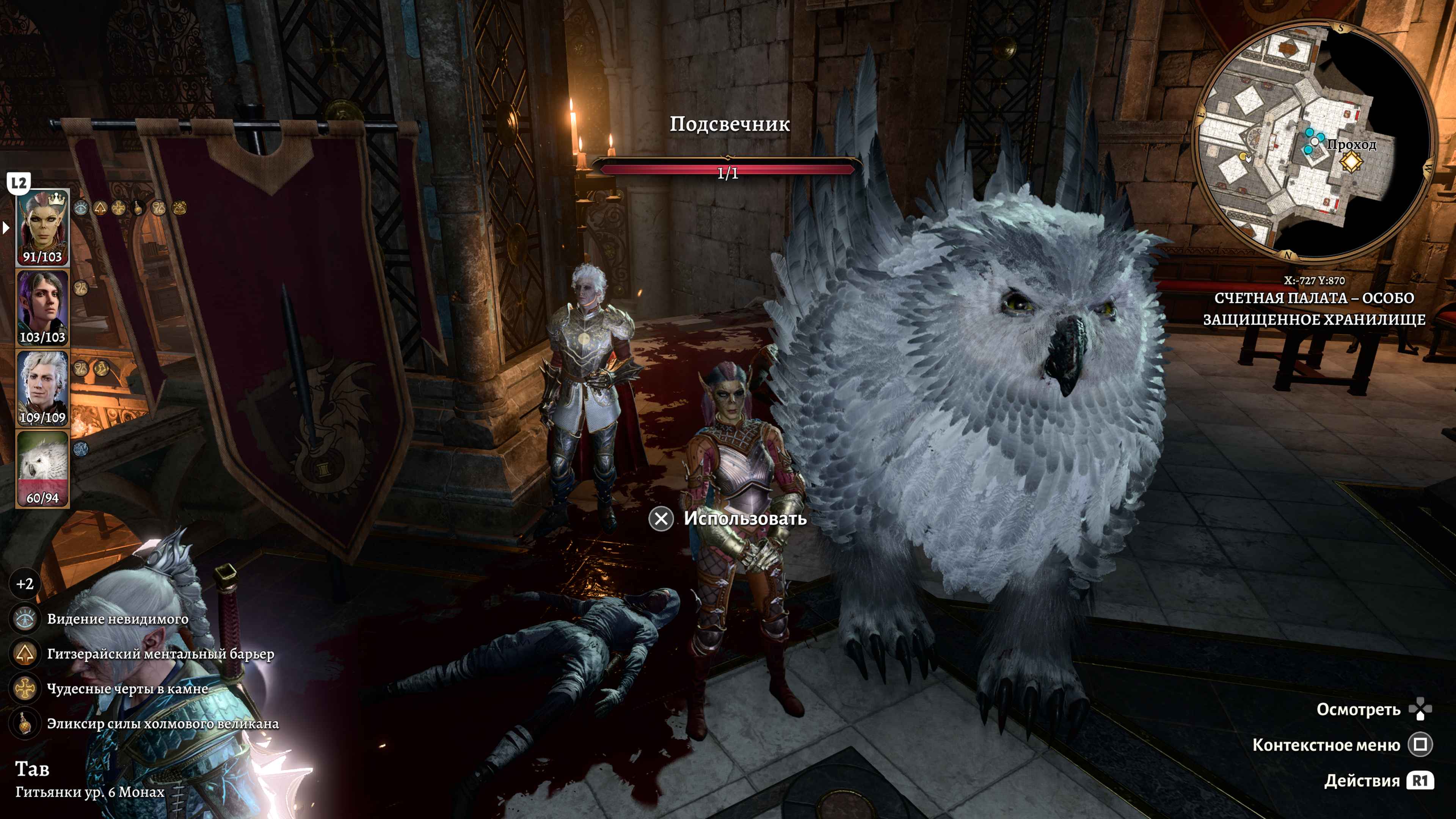Select the owlbear party portrait
Viewport: 1456px width, 819px height.
42,468
